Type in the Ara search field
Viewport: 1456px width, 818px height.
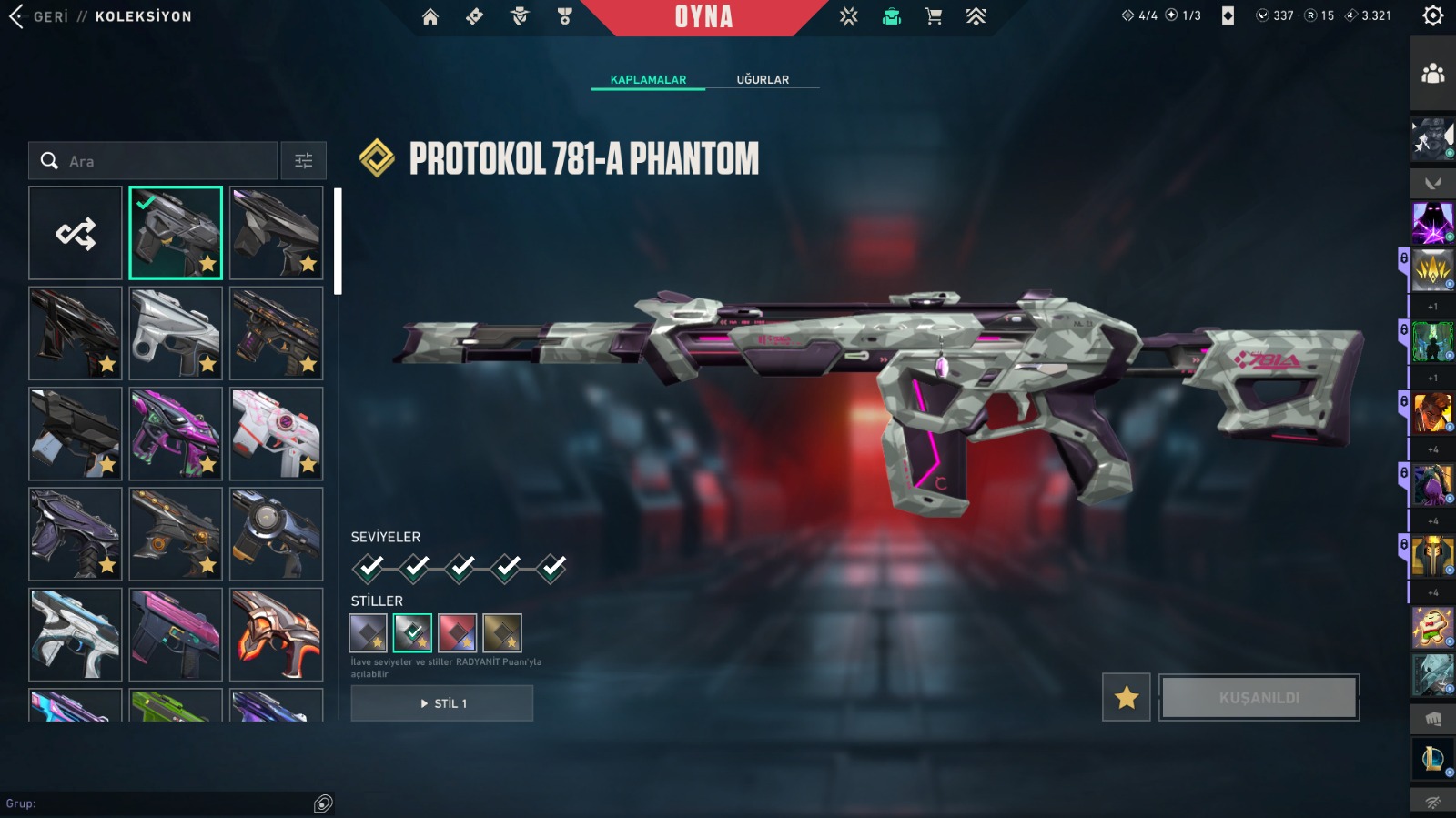pos(164,161)
